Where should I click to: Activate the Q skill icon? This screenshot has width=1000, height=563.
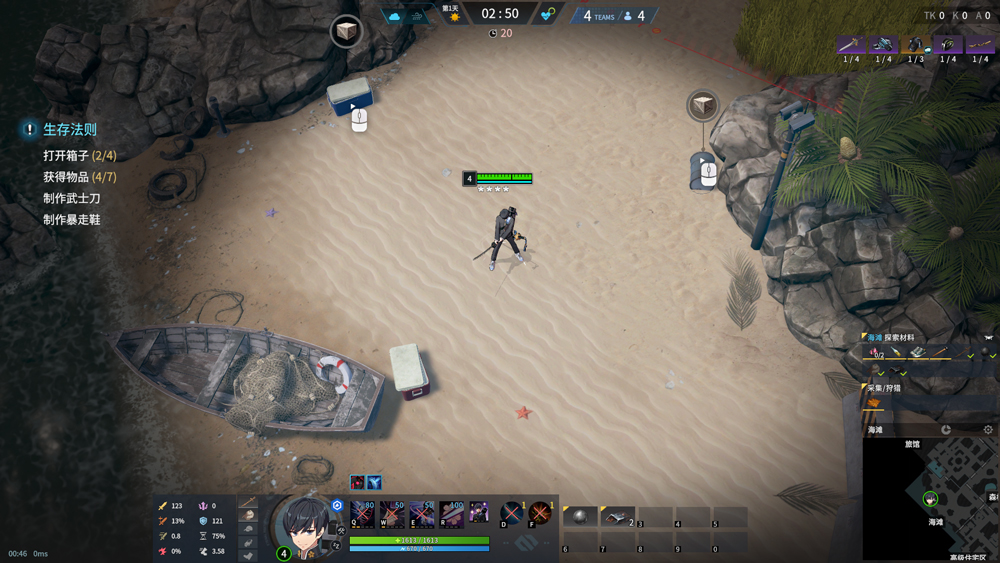click(x=363, y=514)
